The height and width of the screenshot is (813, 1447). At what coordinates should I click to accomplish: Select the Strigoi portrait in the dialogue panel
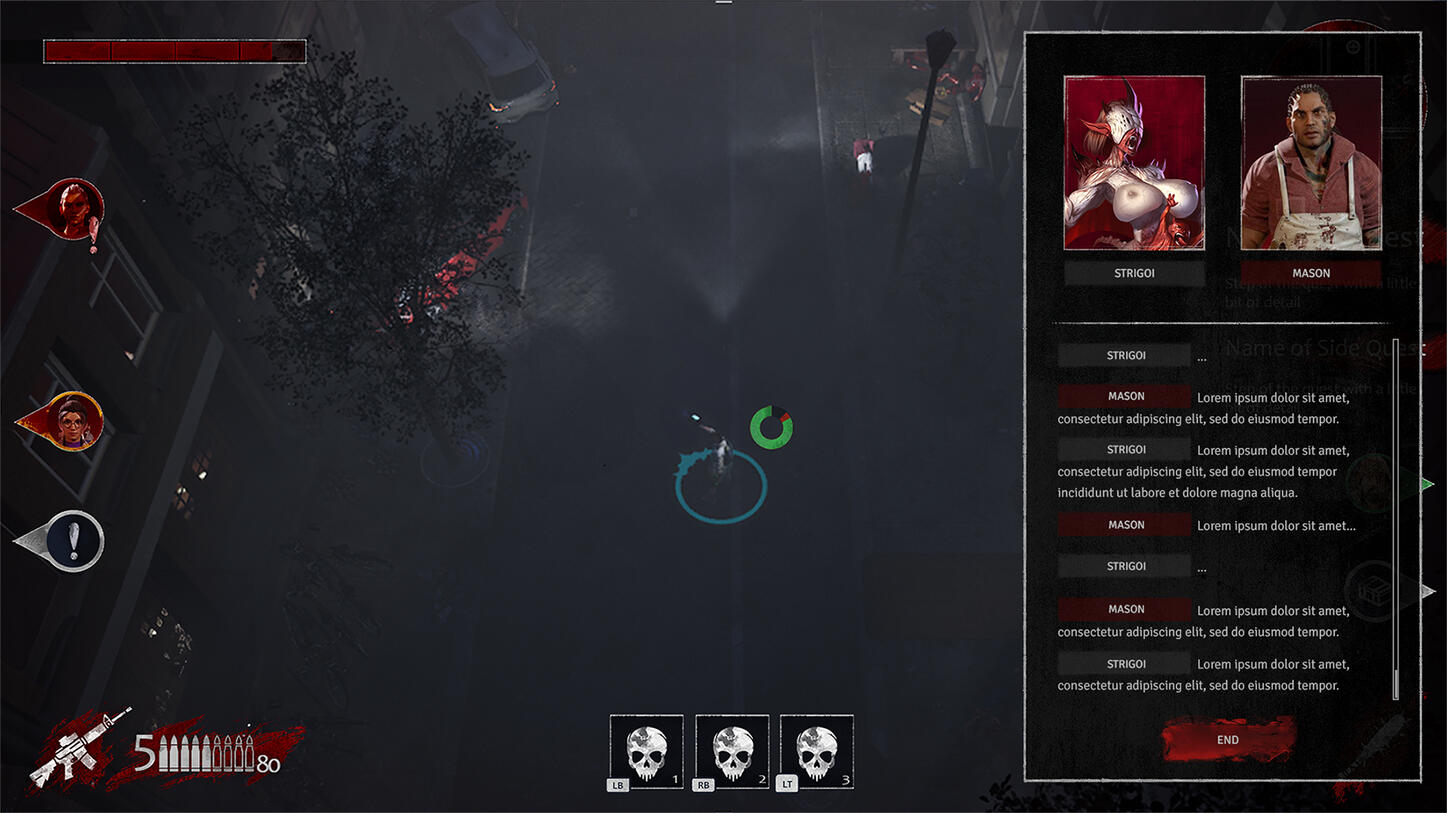tap(1134, 163)
